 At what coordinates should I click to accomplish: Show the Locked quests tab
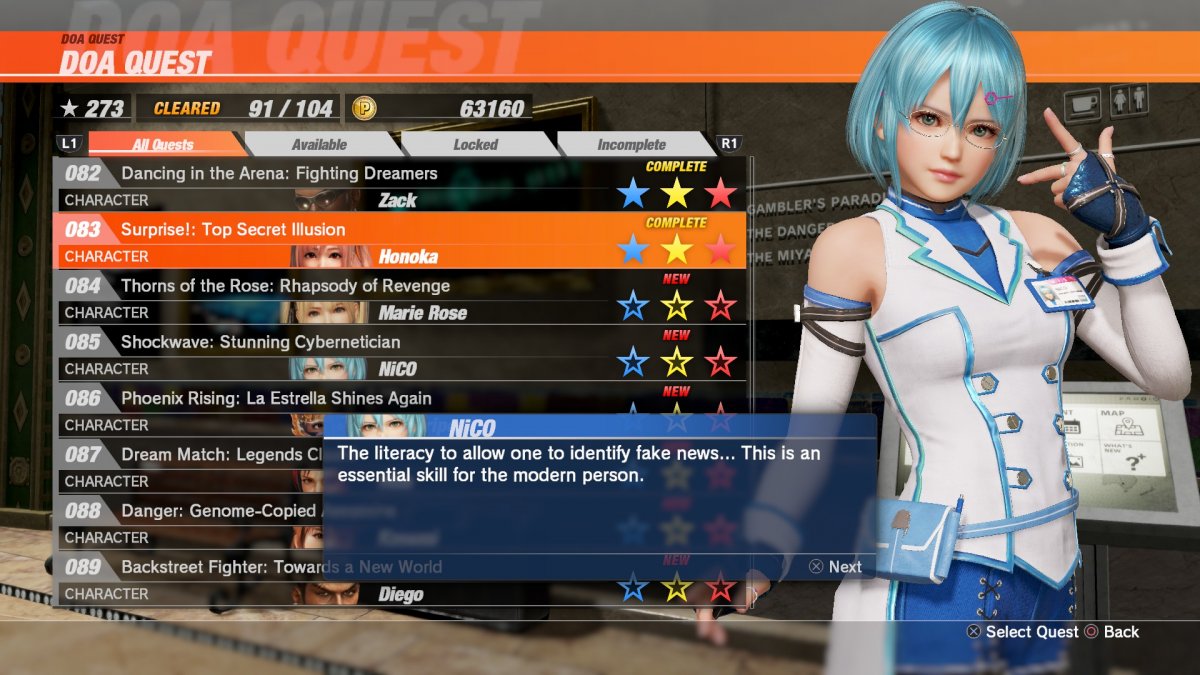pos(475,145)
